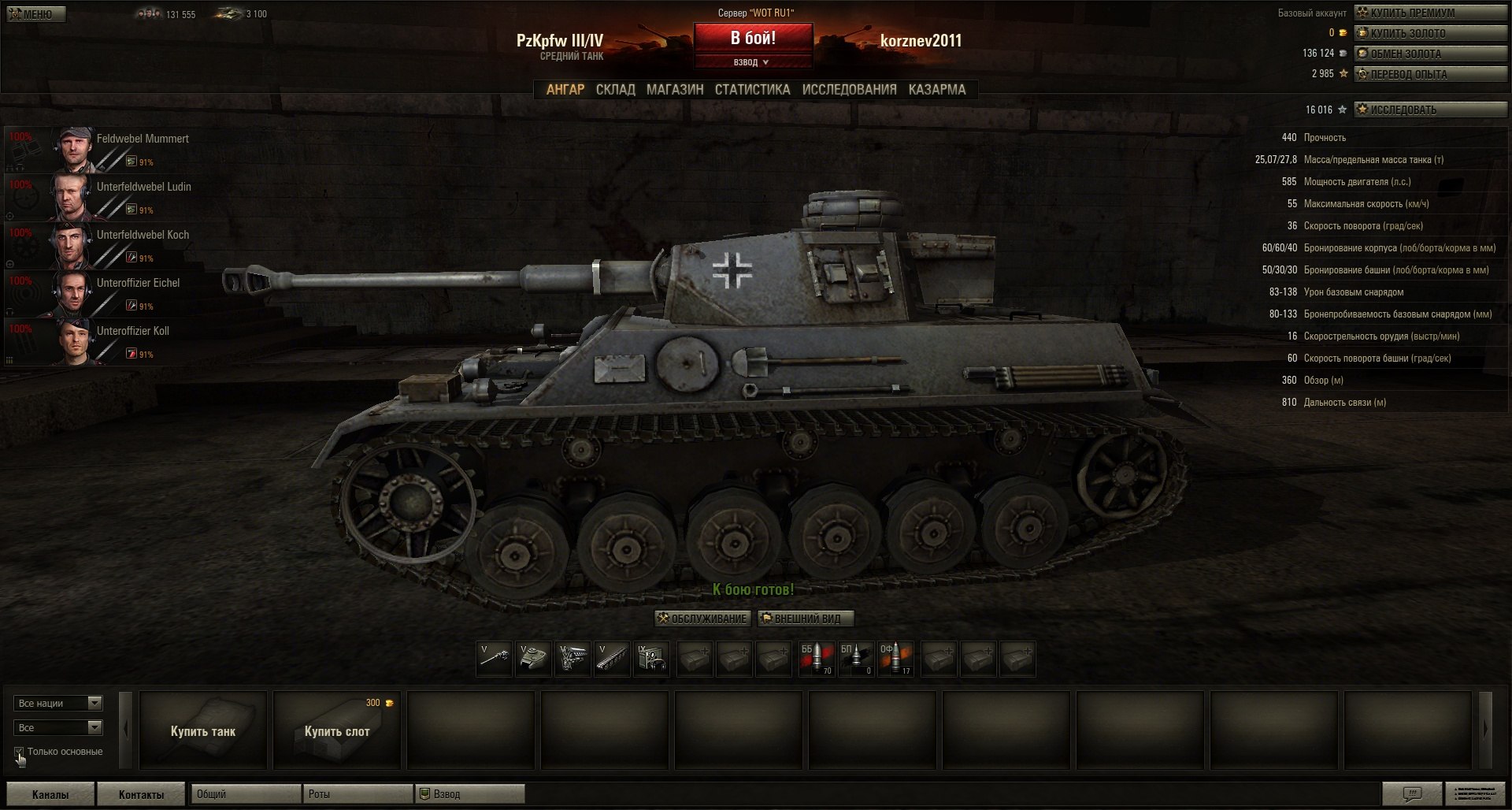Buy a slot via Купить слот
The image size is (1512, 810).
(337, 730)
